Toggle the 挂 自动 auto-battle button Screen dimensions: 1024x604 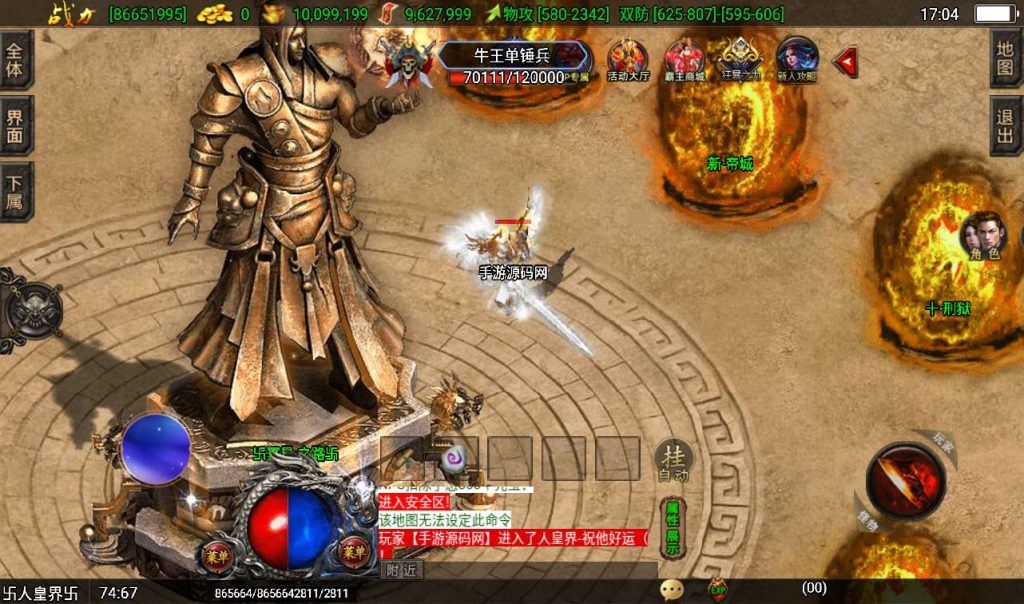tap(673, 461)
